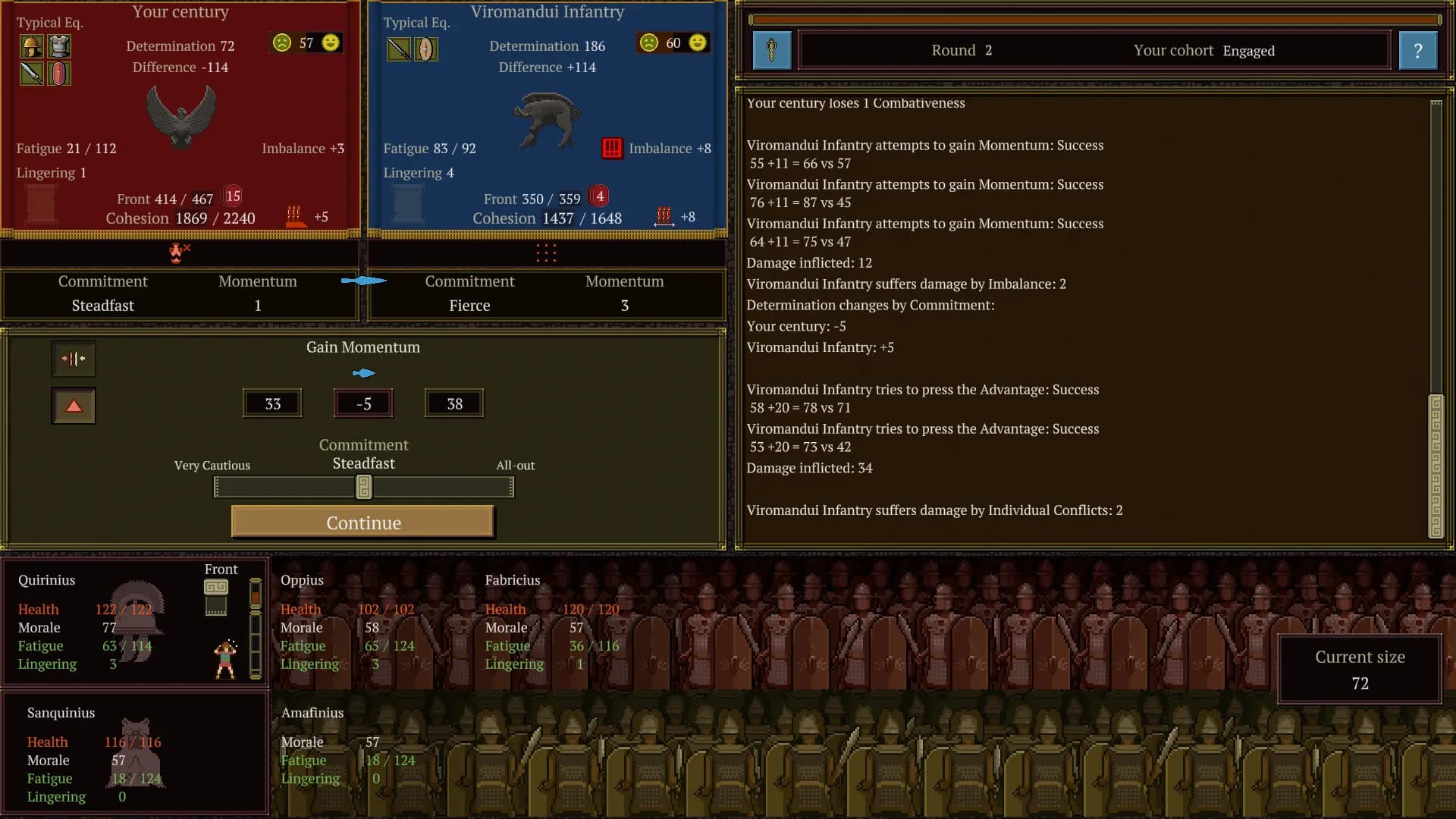Viewport: 1456px width, 819px height.
Task: Select the converging arrows tactic button
Action: click(74, 359)
